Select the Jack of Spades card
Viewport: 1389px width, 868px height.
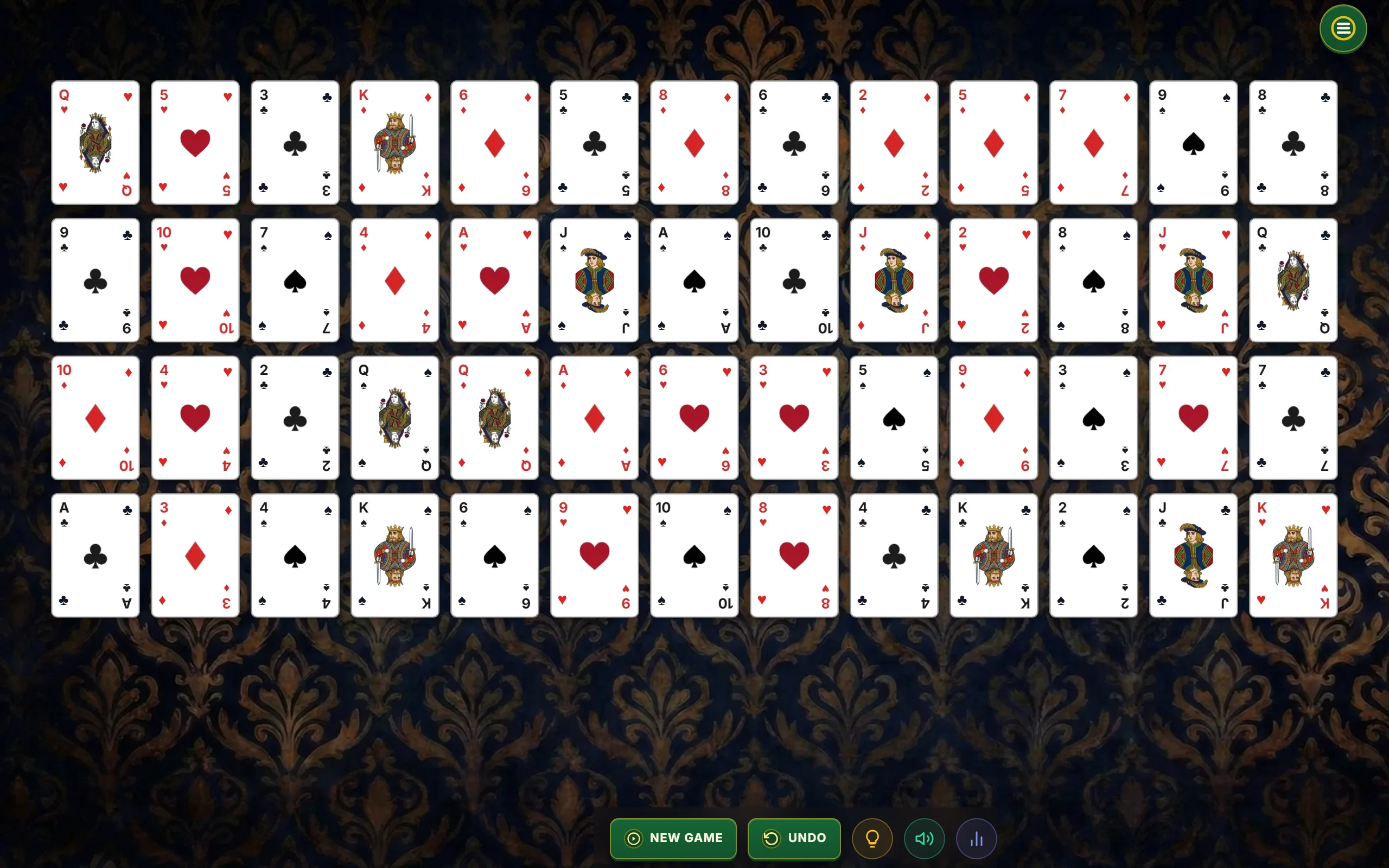[x=594, y=280]
